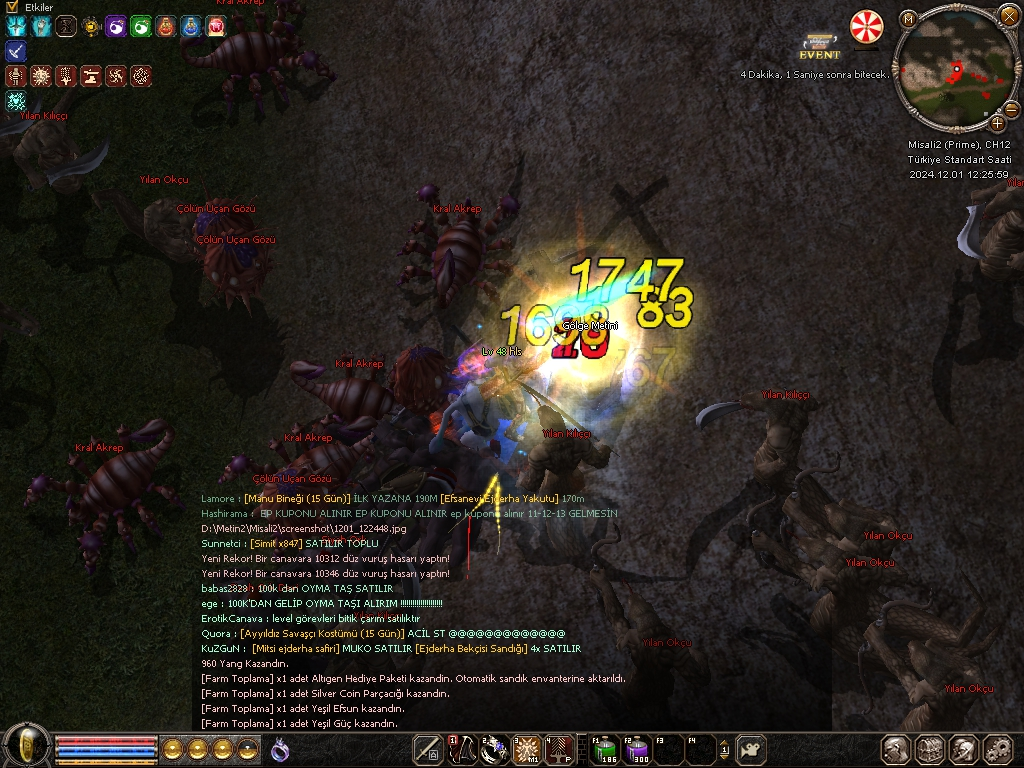Open the inventory chest button
The image size is (1024, 768).
(930, 749)
